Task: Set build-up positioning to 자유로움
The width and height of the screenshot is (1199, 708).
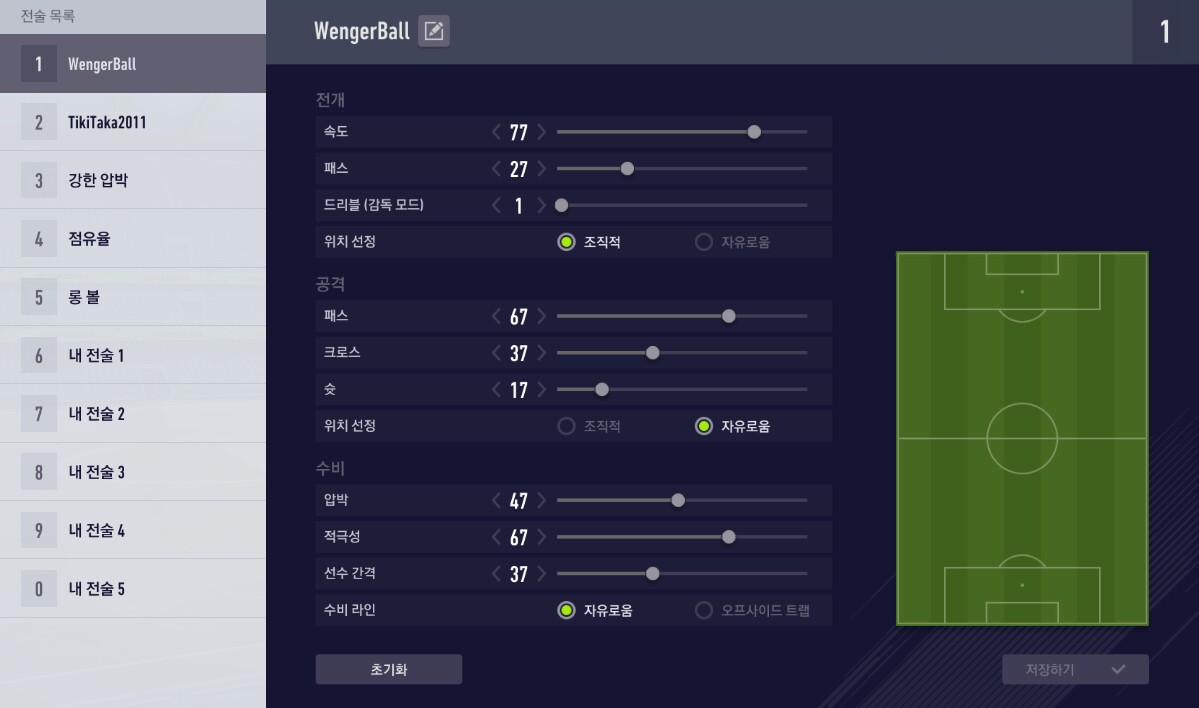Action: (704, 242)
